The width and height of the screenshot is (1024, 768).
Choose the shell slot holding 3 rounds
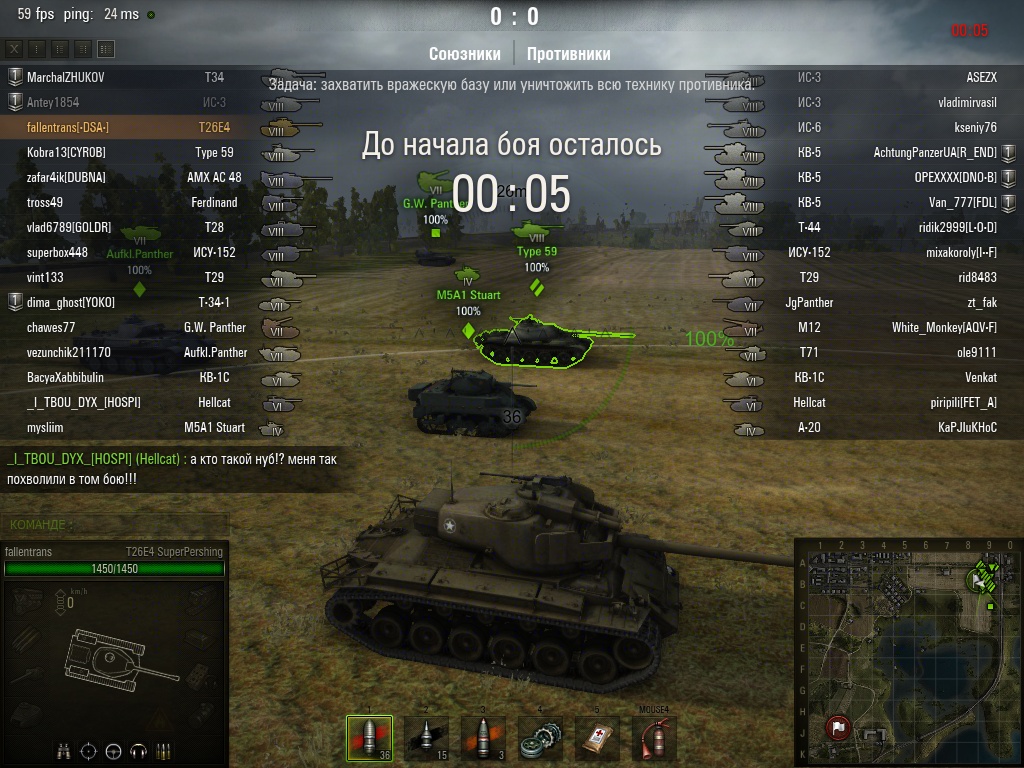(x=483, y=738)
